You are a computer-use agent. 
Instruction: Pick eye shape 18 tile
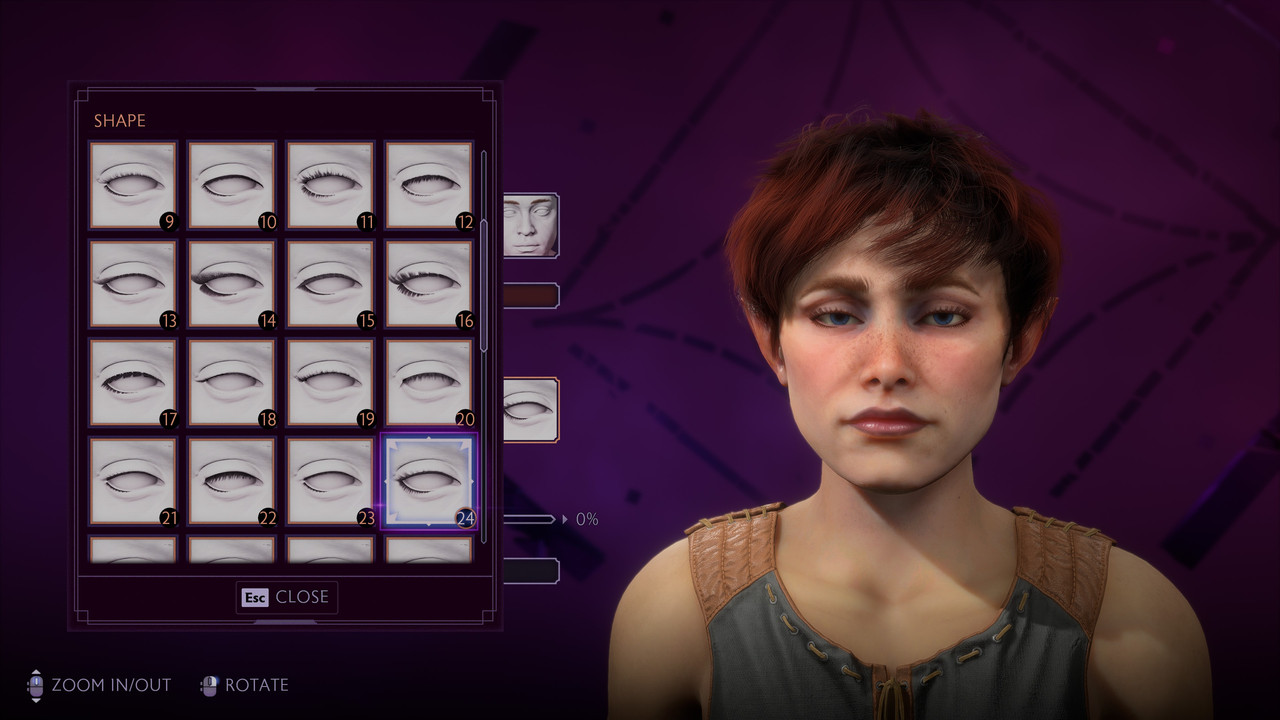click(x=231, y=383)
